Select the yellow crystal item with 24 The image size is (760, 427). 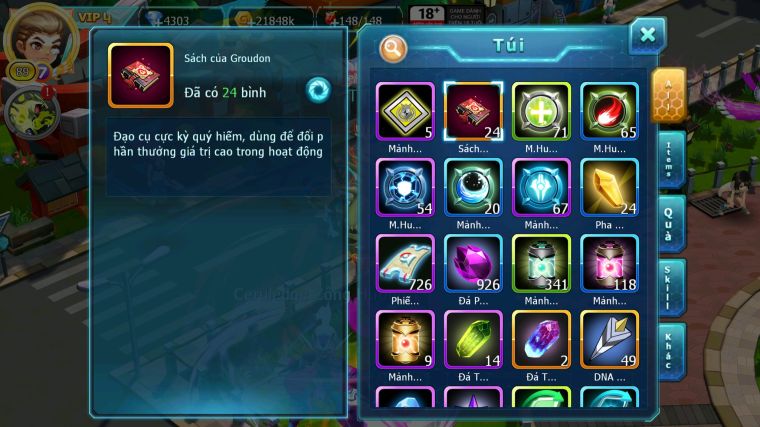click(609, 187)
